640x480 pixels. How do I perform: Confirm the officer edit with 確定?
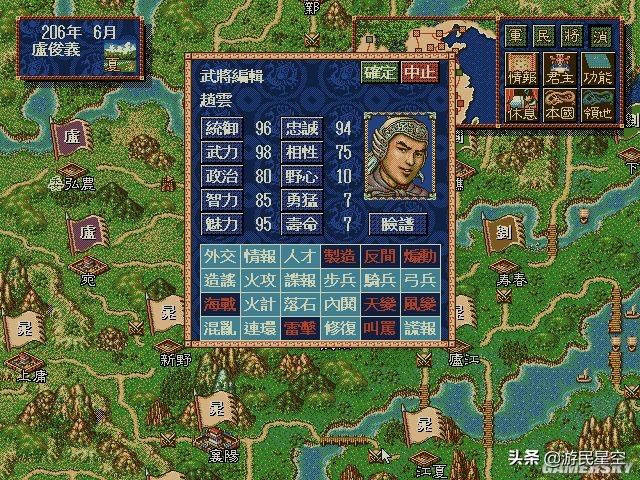[x=379, y=73]
